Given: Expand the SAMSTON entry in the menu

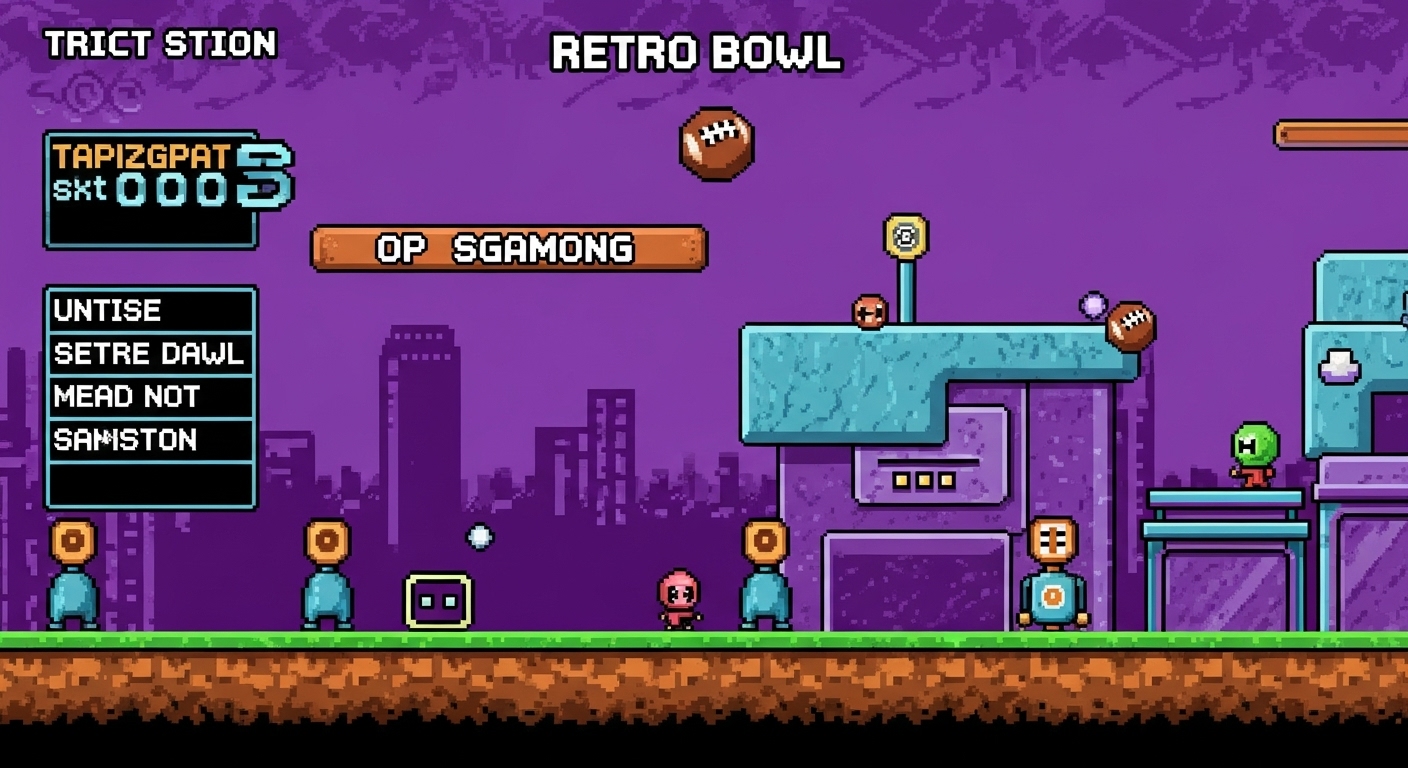Looking at the screenshot, I should coord(124,440).
